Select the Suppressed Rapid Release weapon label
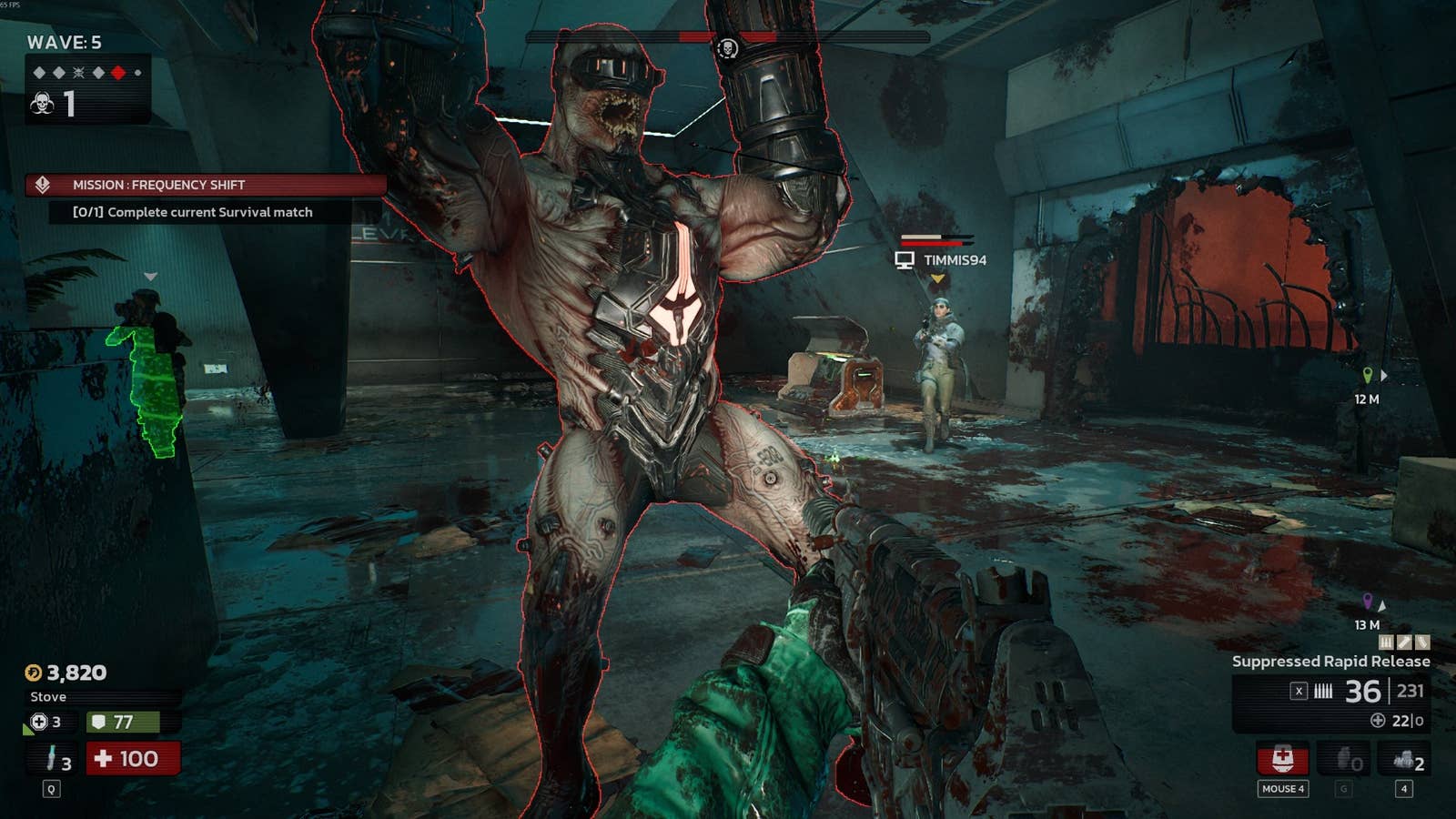This screenshot has height=819, width=1456. pyautogui.click(x=1330, y=662)
